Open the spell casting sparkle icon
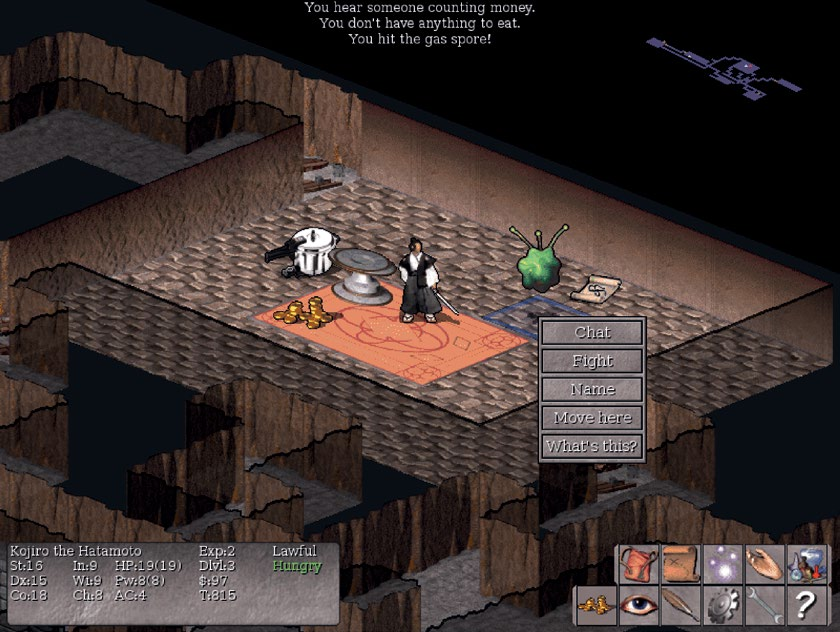 click(722, 565)
